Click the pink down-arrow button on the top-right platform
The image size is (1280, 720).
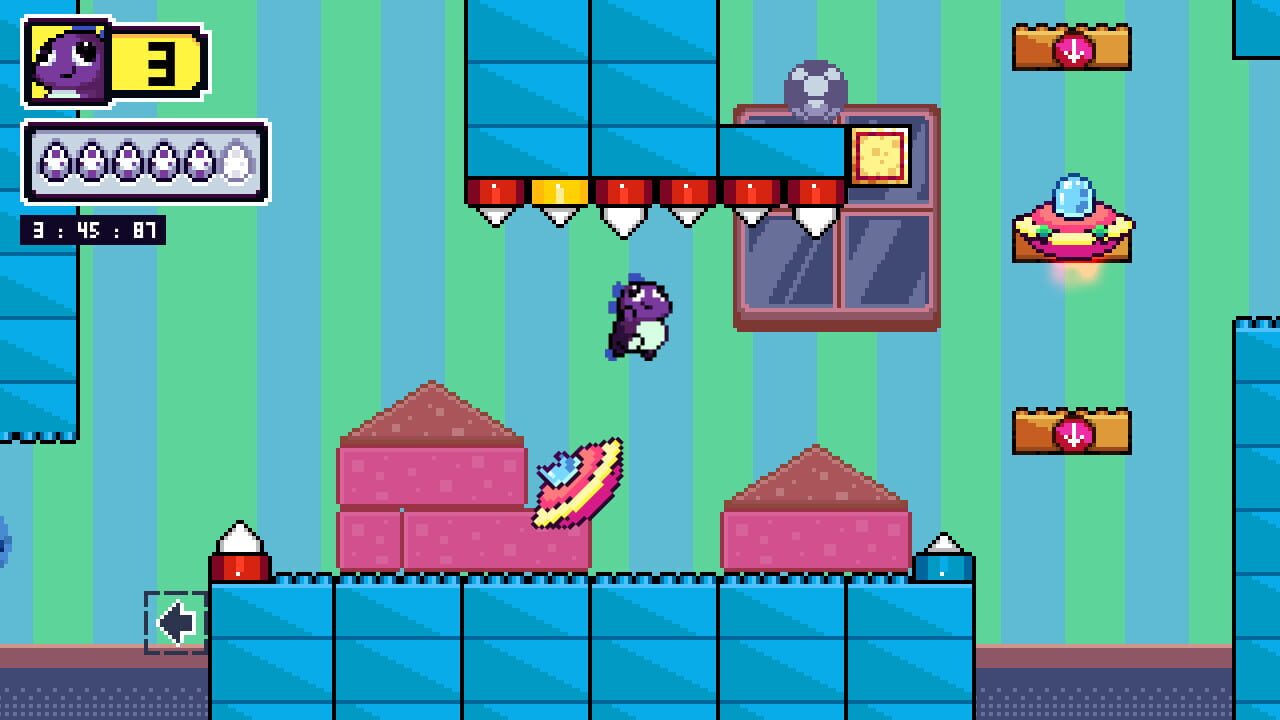pyautogui.click(x=1073, y=50)
